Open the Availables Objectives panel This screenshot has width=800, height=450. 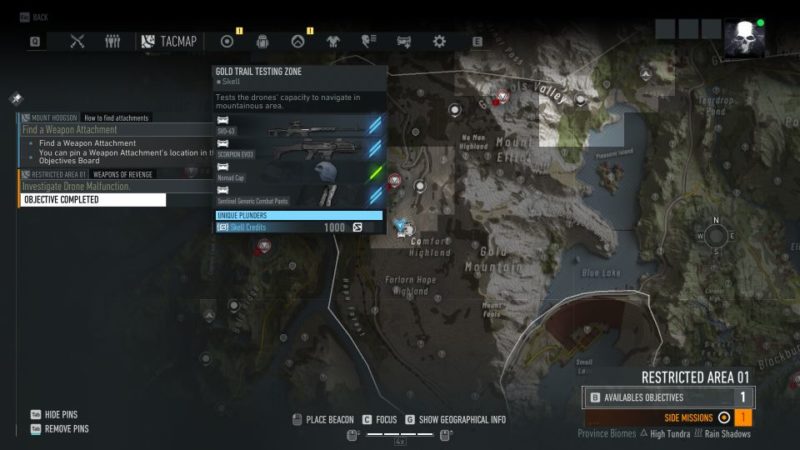(668, 397)
